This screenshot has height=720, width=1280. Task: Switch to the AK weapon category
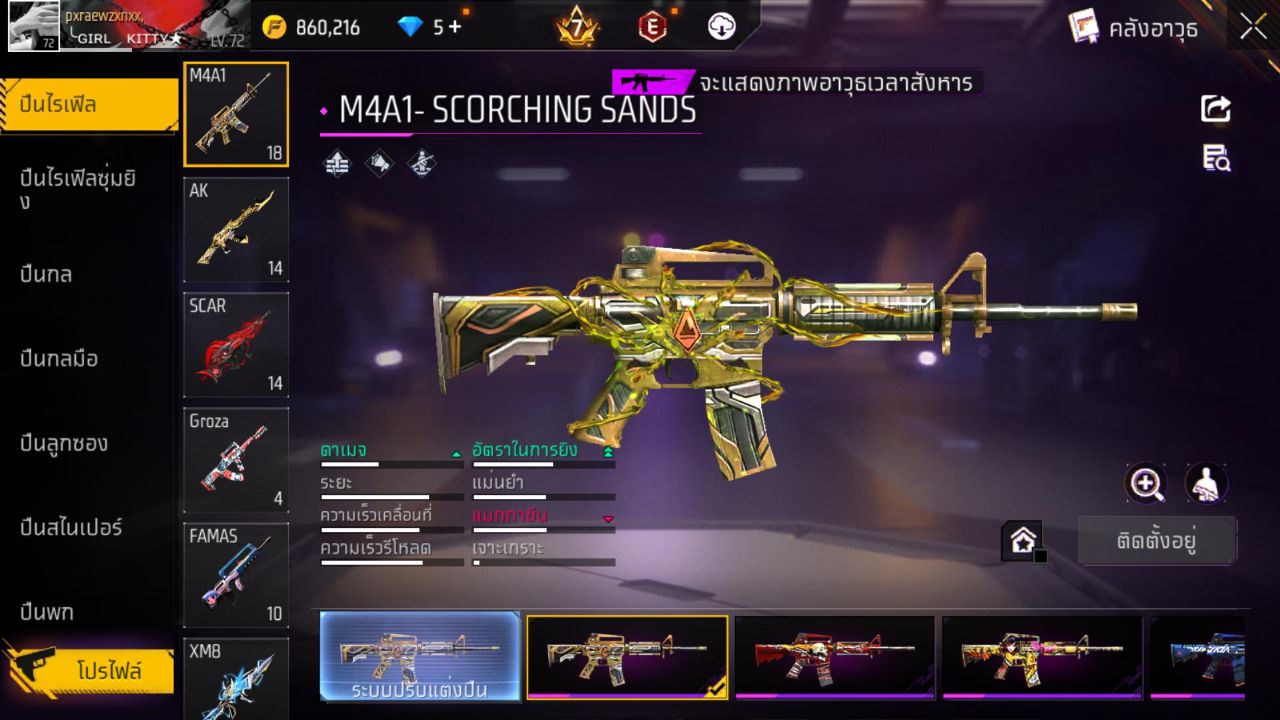pyautogui.click(x=235, y=230)
